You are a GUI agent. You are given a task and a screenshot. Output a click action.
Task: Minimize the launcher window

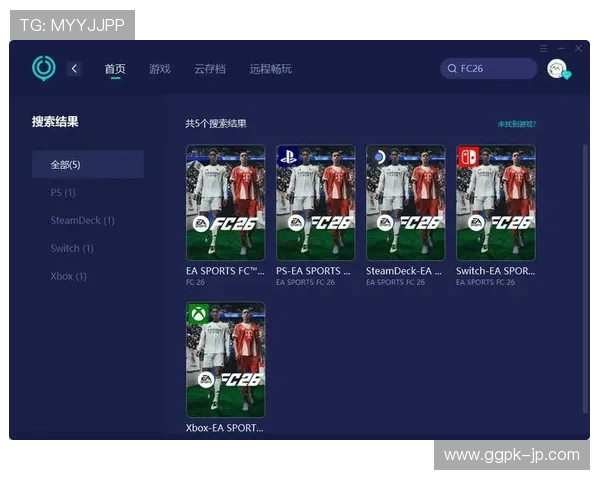pos(561,48)
